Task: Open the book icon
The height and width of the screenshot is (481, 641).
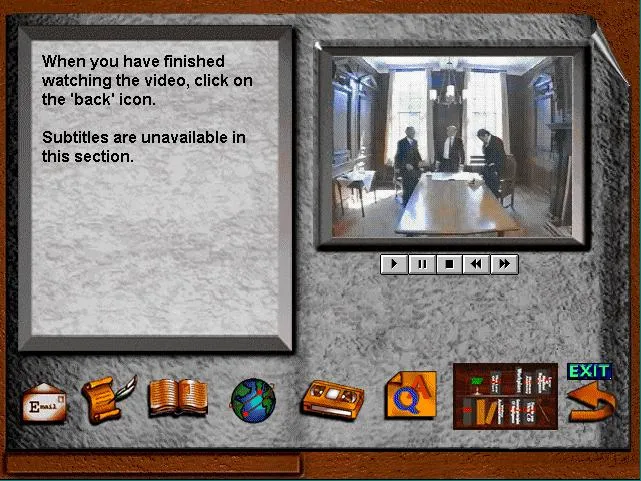Action: (178, 398)
